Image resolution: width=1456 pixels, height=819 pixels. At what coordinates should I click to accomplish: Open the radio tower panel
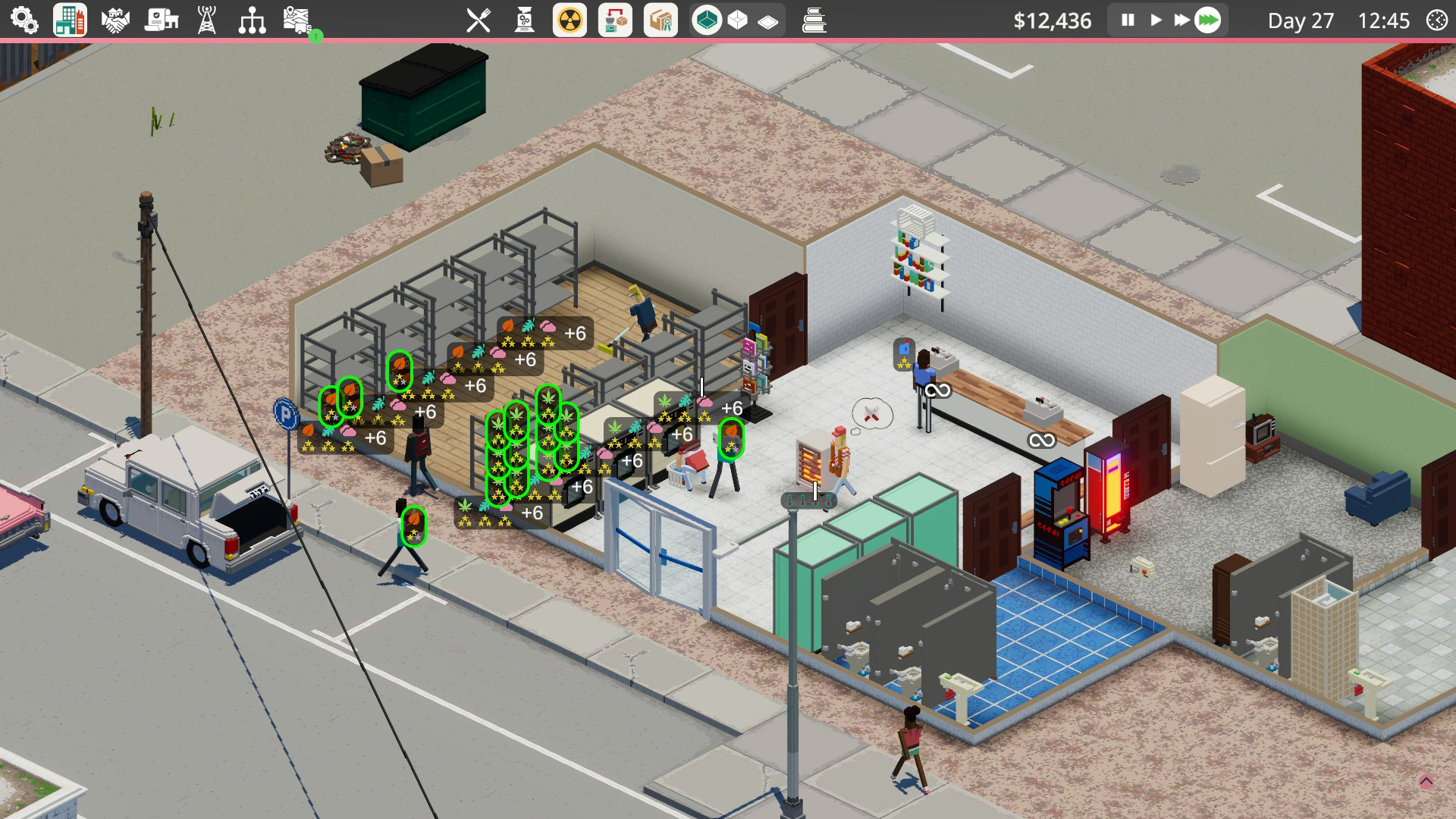coord(206,20)
